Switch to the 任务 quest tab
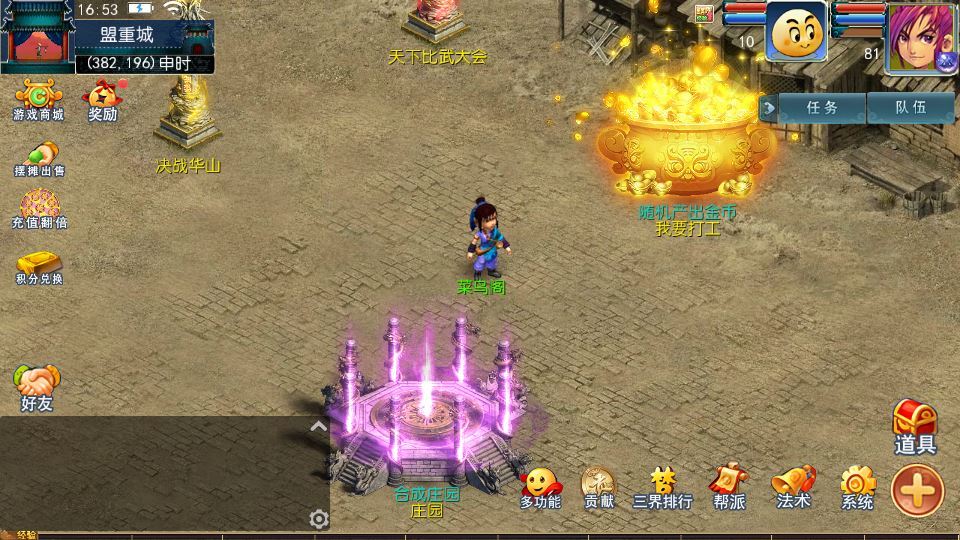The height and width of the screenshot is (540, 960). (x=821, y=106)
